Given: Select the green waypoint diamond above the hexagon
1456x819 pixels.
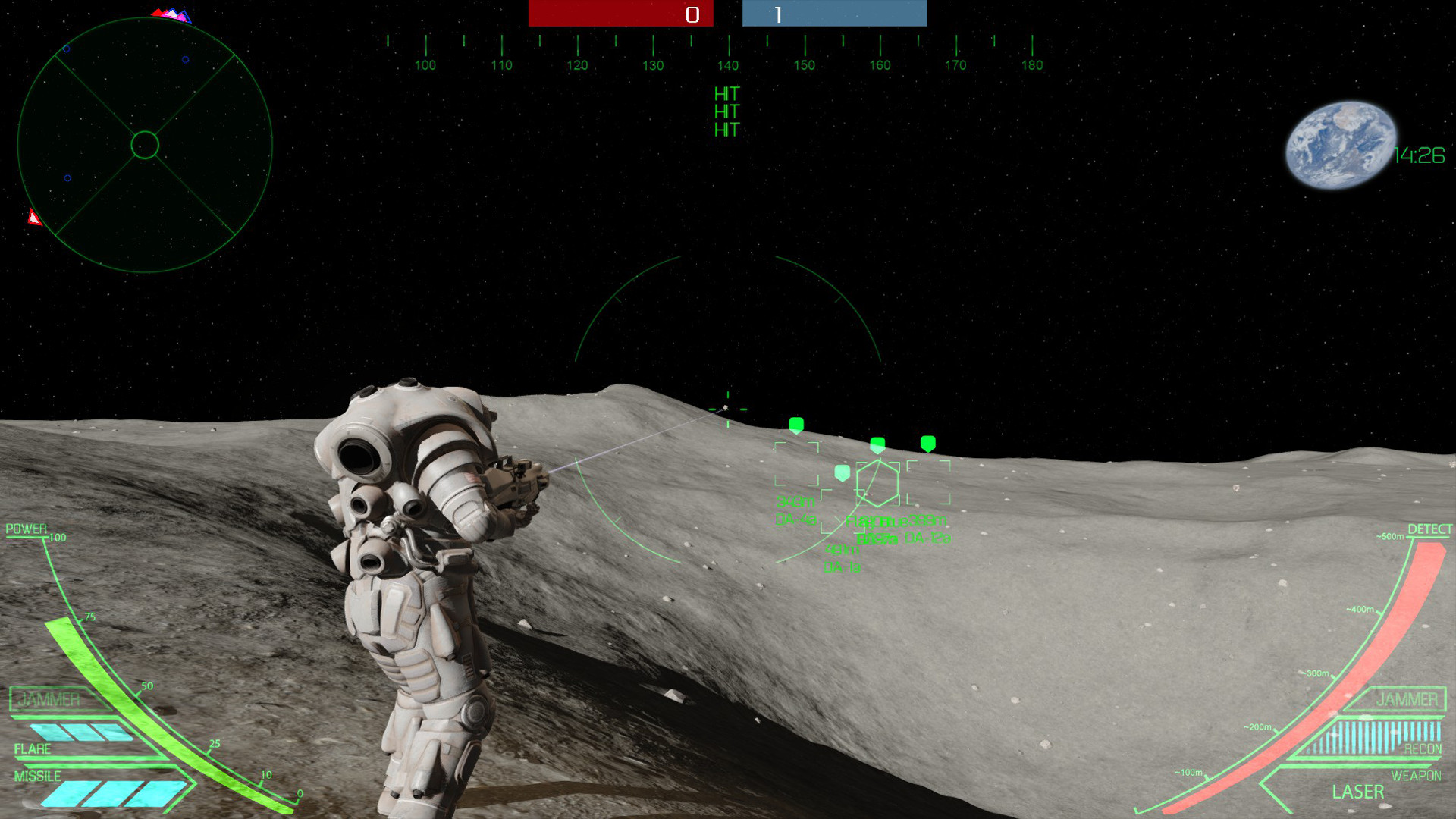Looking at the screenshot, I should coord(877,445).
